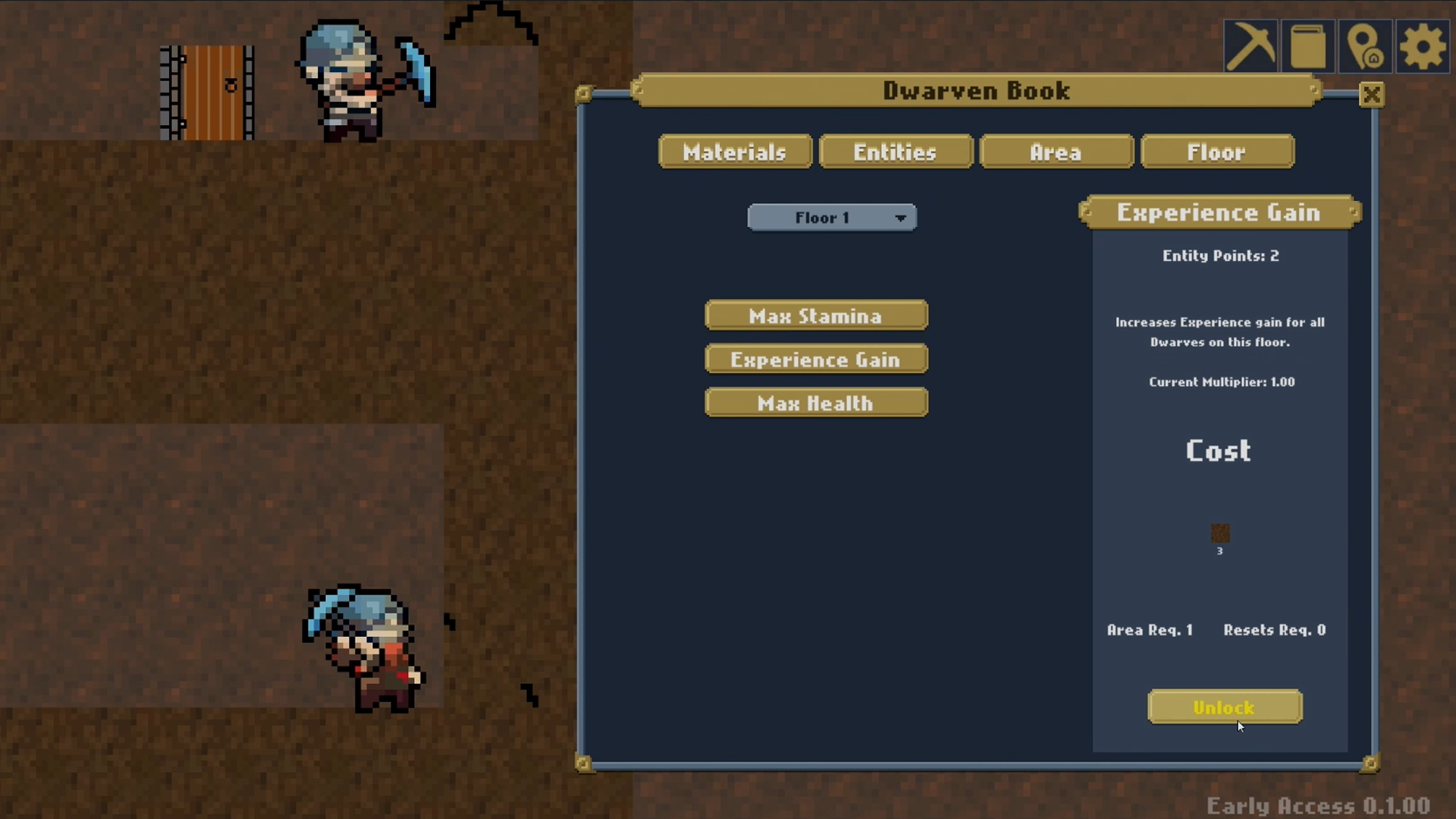Click the Experience Gain panel banner
The height and width of the screenshot is (819, 1456).
coord(1219,213)
